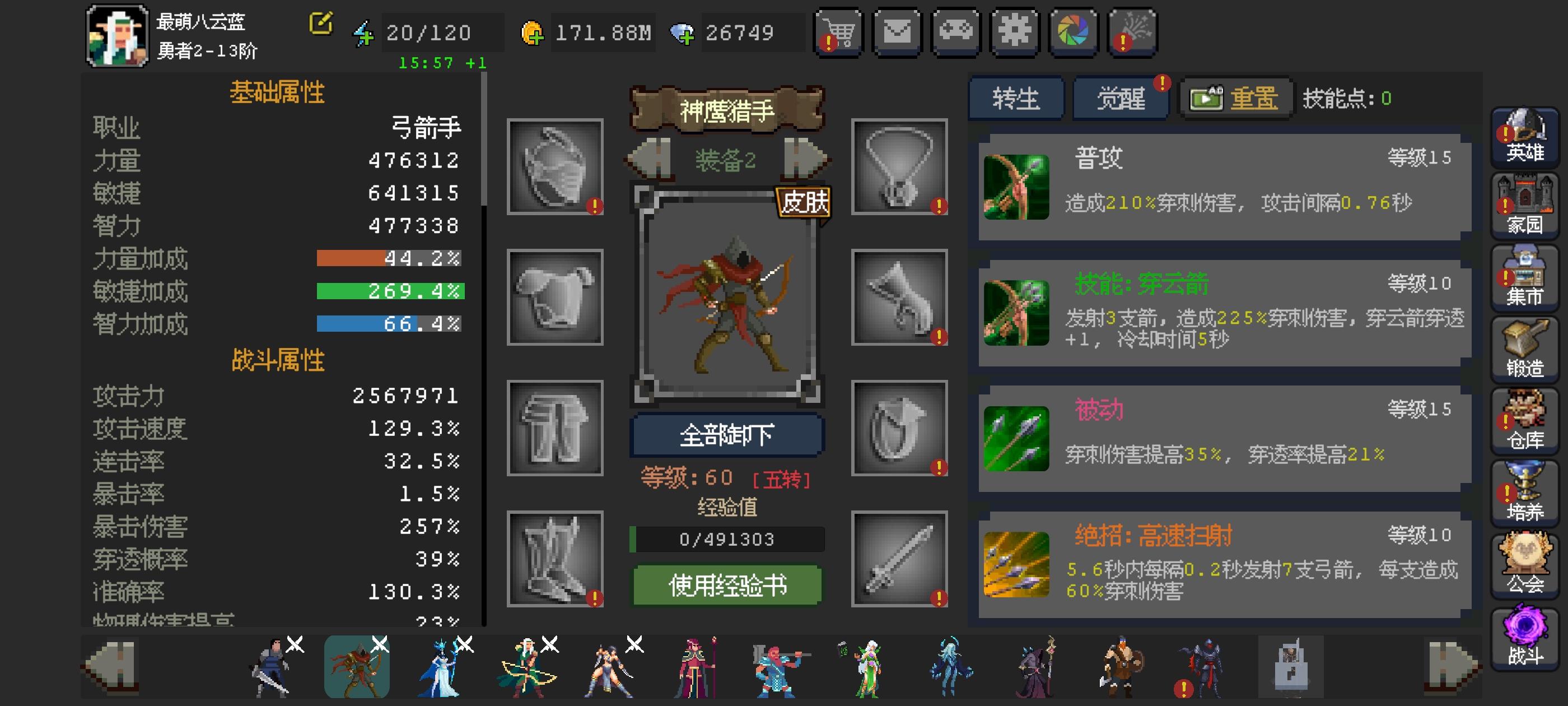Viewport: 1568px width, 706px height.
Task: Open the camera screenshot icon
Action: point(1072,33)
